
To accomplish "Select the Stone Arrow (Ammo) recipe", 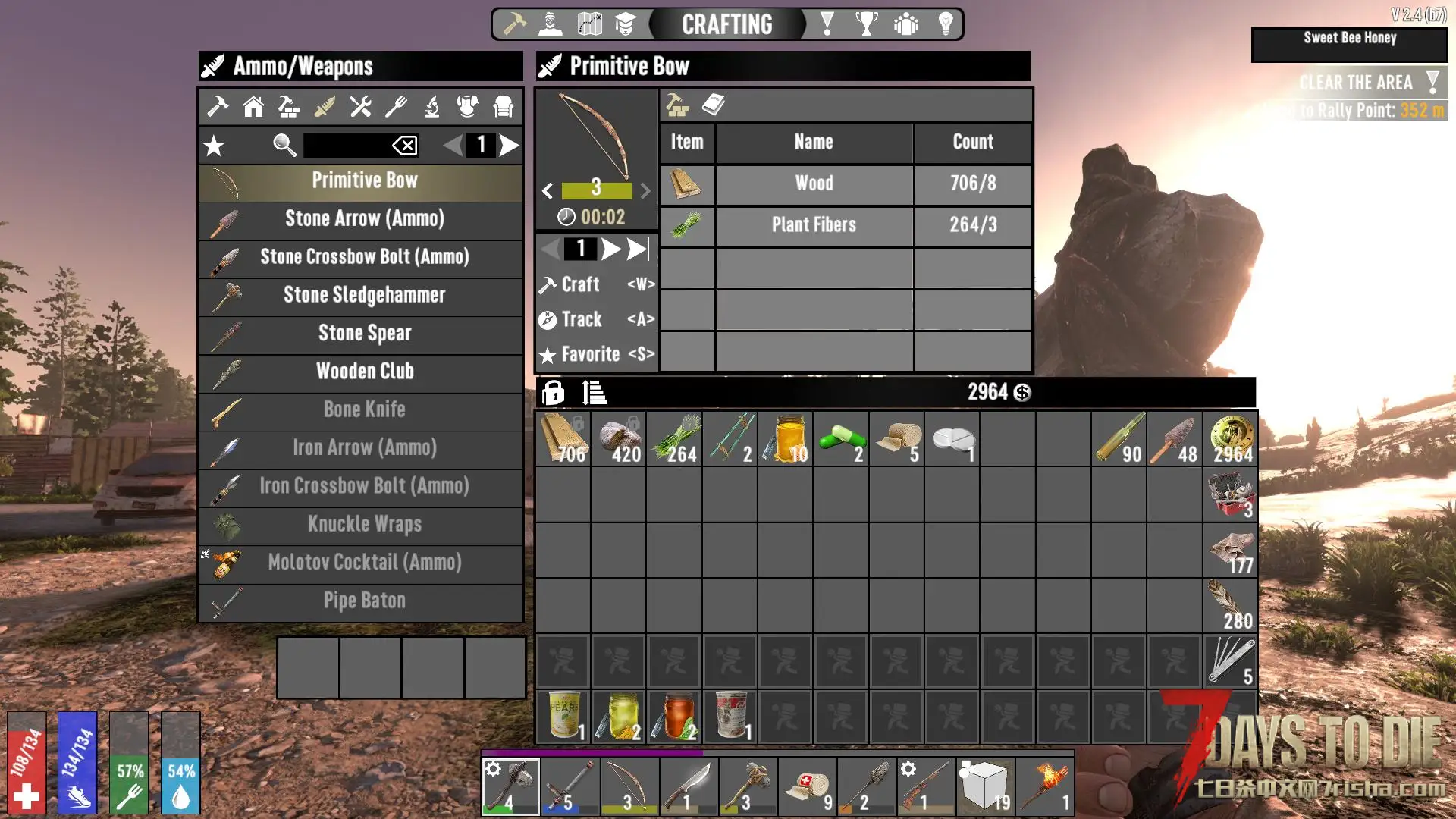I will [364, 219].
